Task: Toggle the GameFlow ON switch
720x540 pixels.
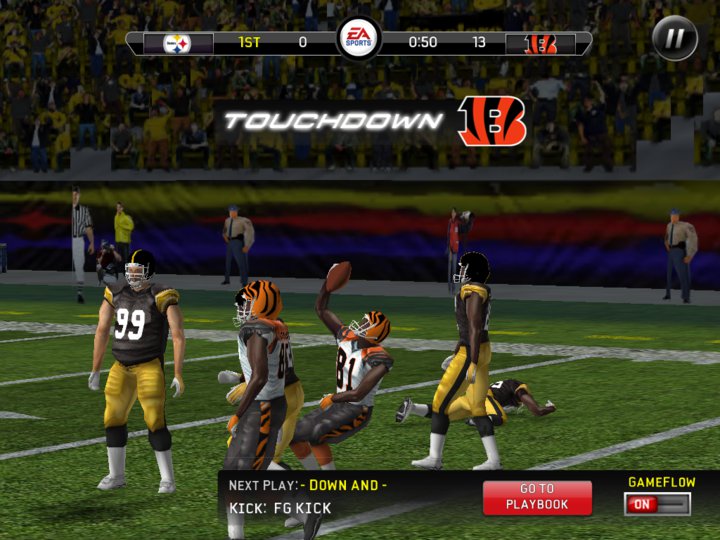Action: (x=657, y=504)
